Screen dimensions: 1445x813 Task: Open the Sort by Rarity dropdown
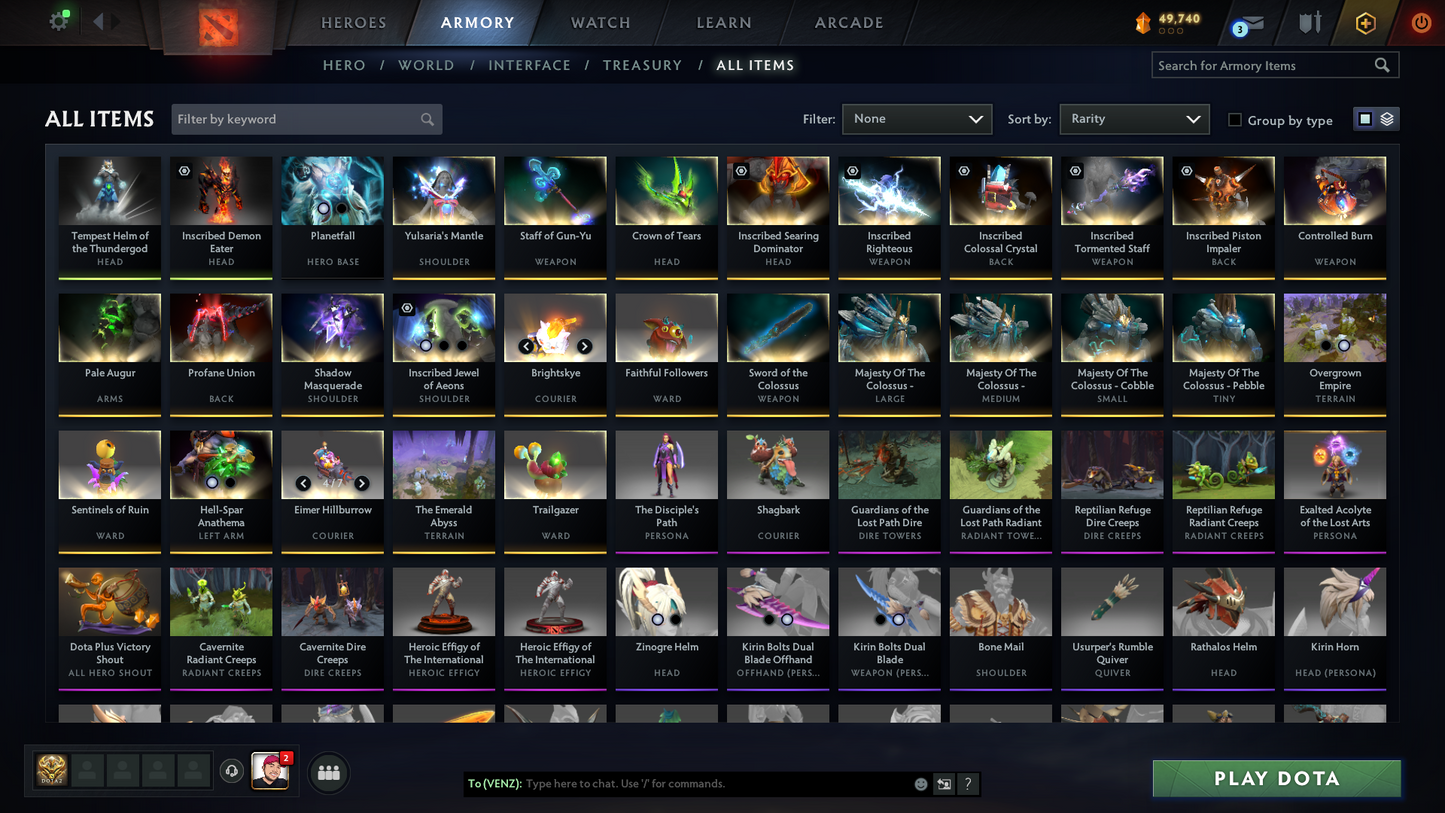1134,118
